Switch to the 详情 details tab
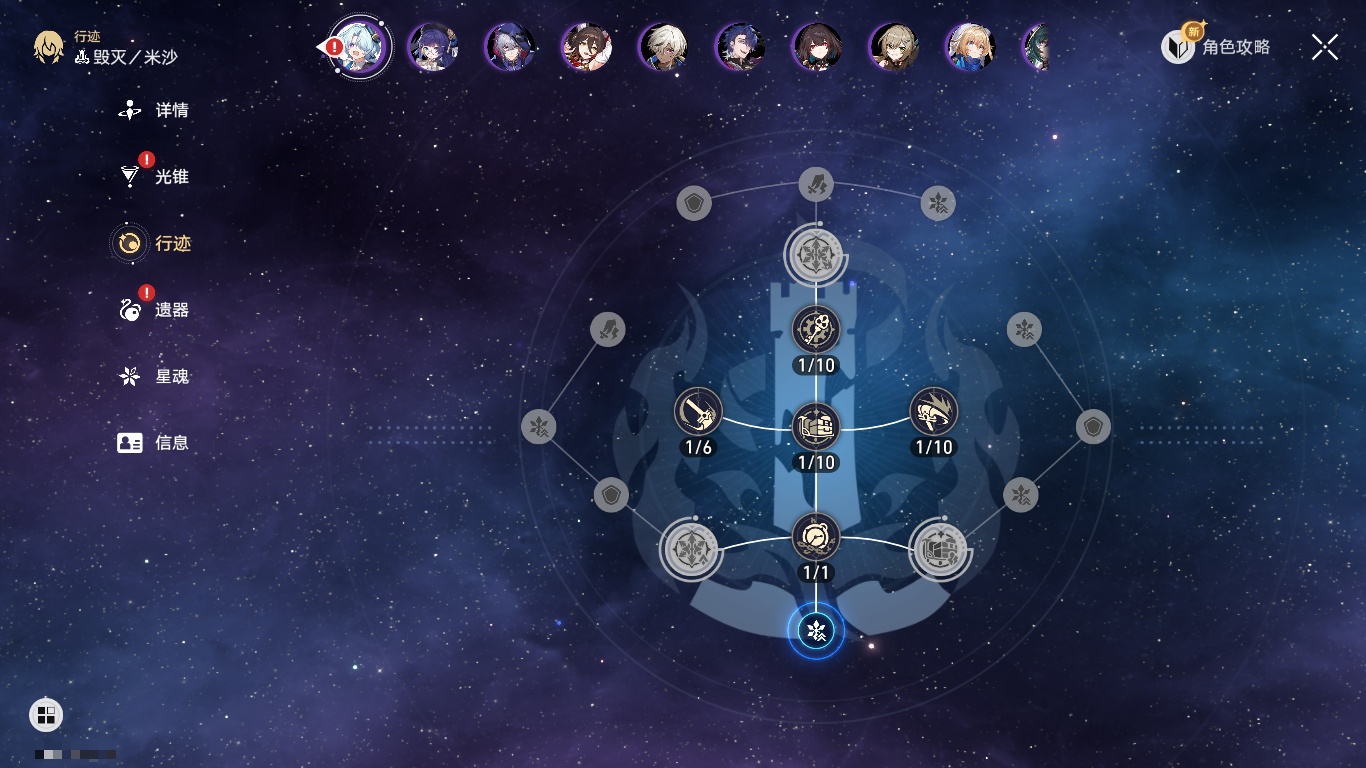Viewport: 1366px width, 768px height. click(155, 110)
